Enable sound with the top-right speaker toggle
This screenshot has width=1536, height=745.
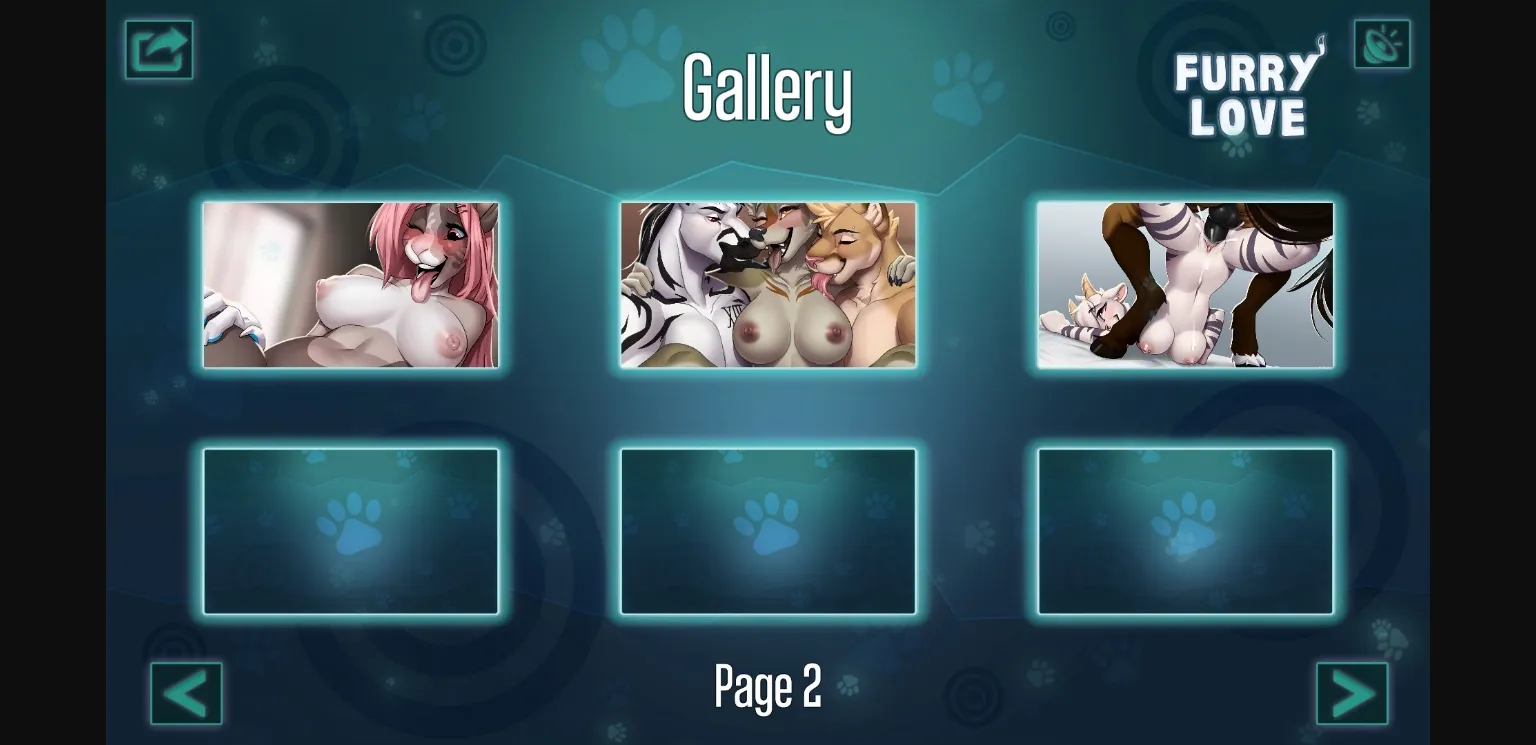click(1382, 43)
